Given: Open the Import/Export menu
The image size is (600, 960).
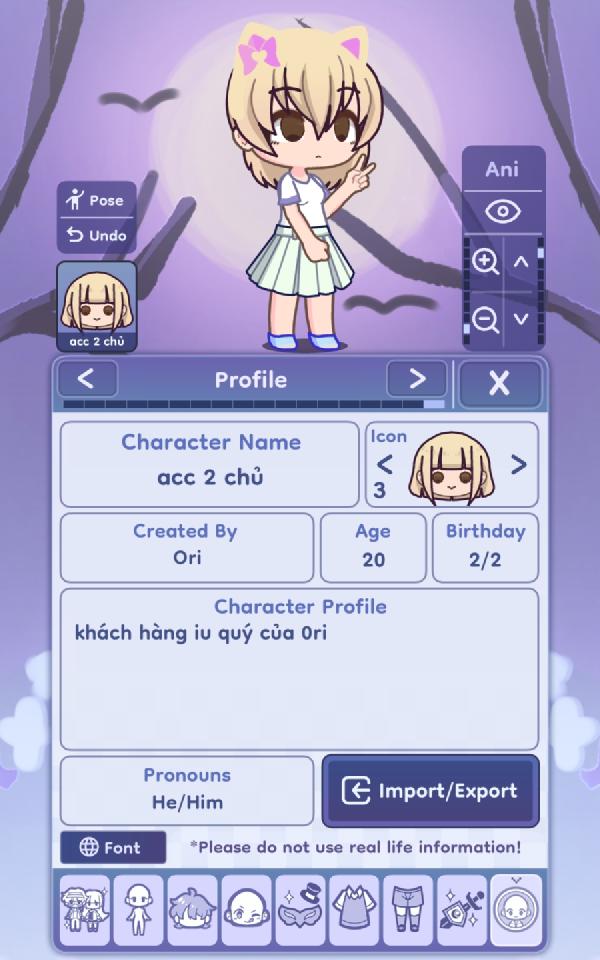Looking at the screenshot, I should point(430,791).
